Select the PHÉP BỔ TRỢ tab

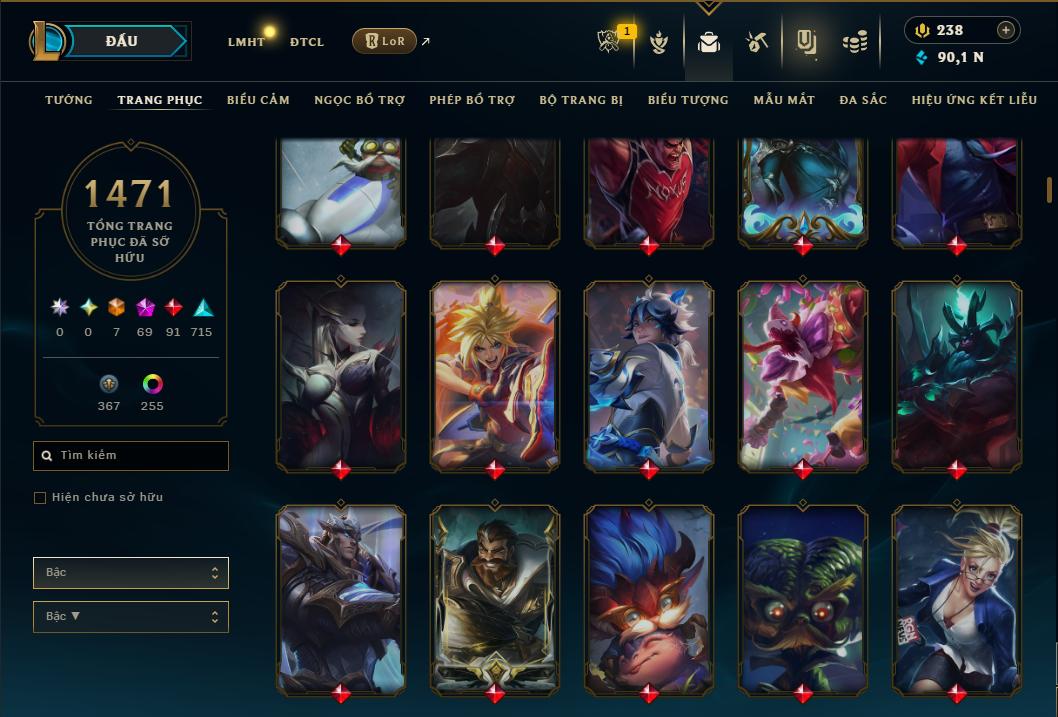(x=472, y=100)
